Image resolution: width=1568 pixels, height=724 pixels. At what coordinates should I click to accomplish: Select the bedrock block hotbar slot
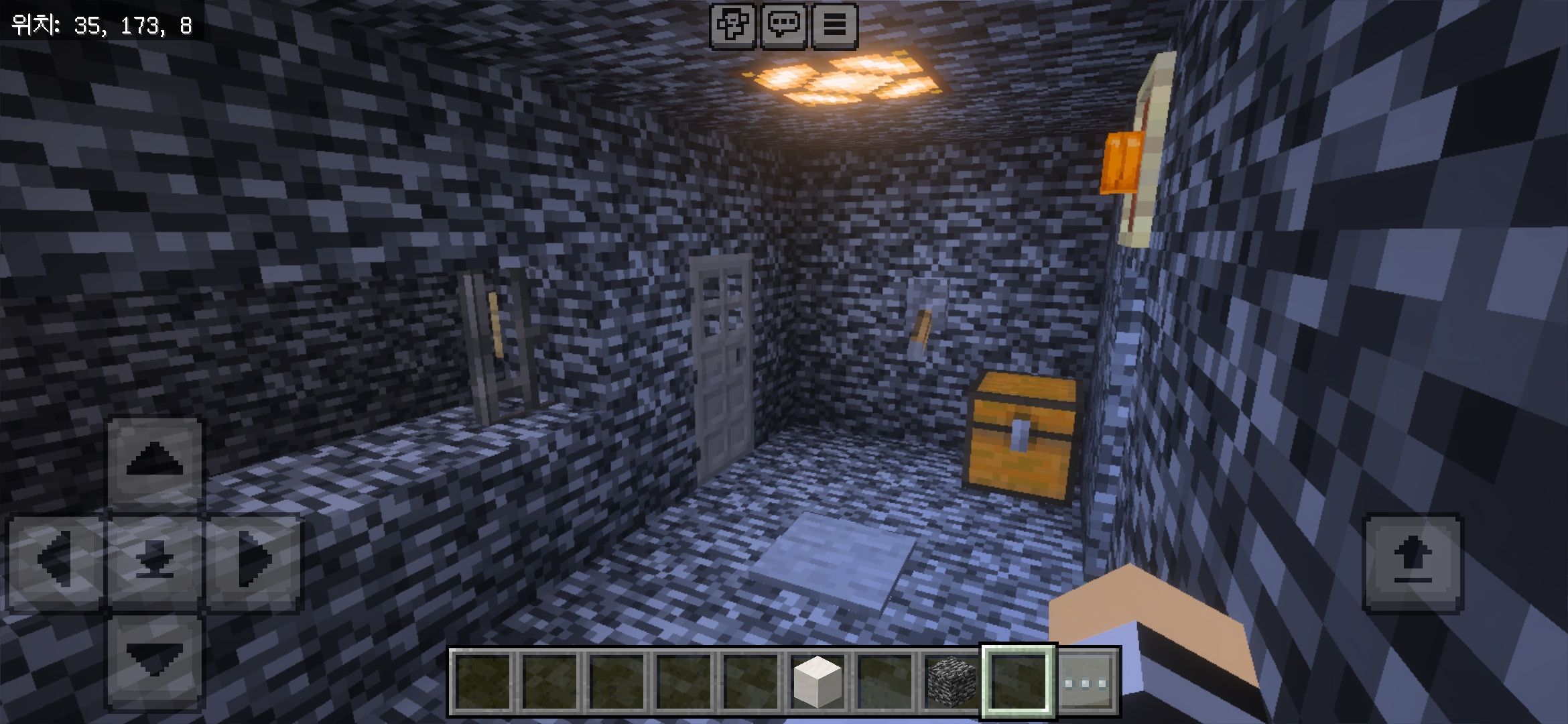pos(951,682)
